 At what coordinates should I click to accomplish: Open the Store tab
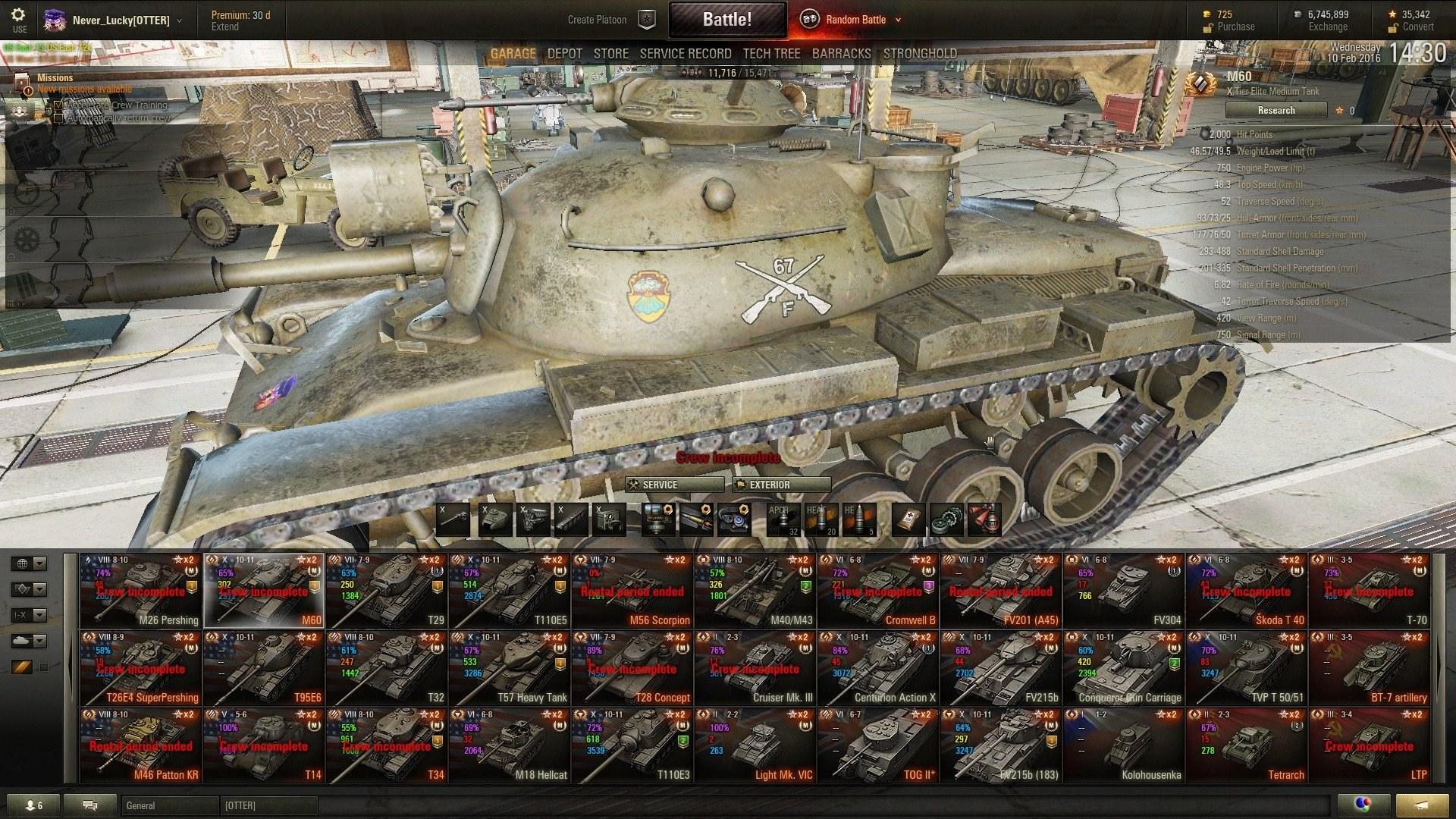[610, 54]
